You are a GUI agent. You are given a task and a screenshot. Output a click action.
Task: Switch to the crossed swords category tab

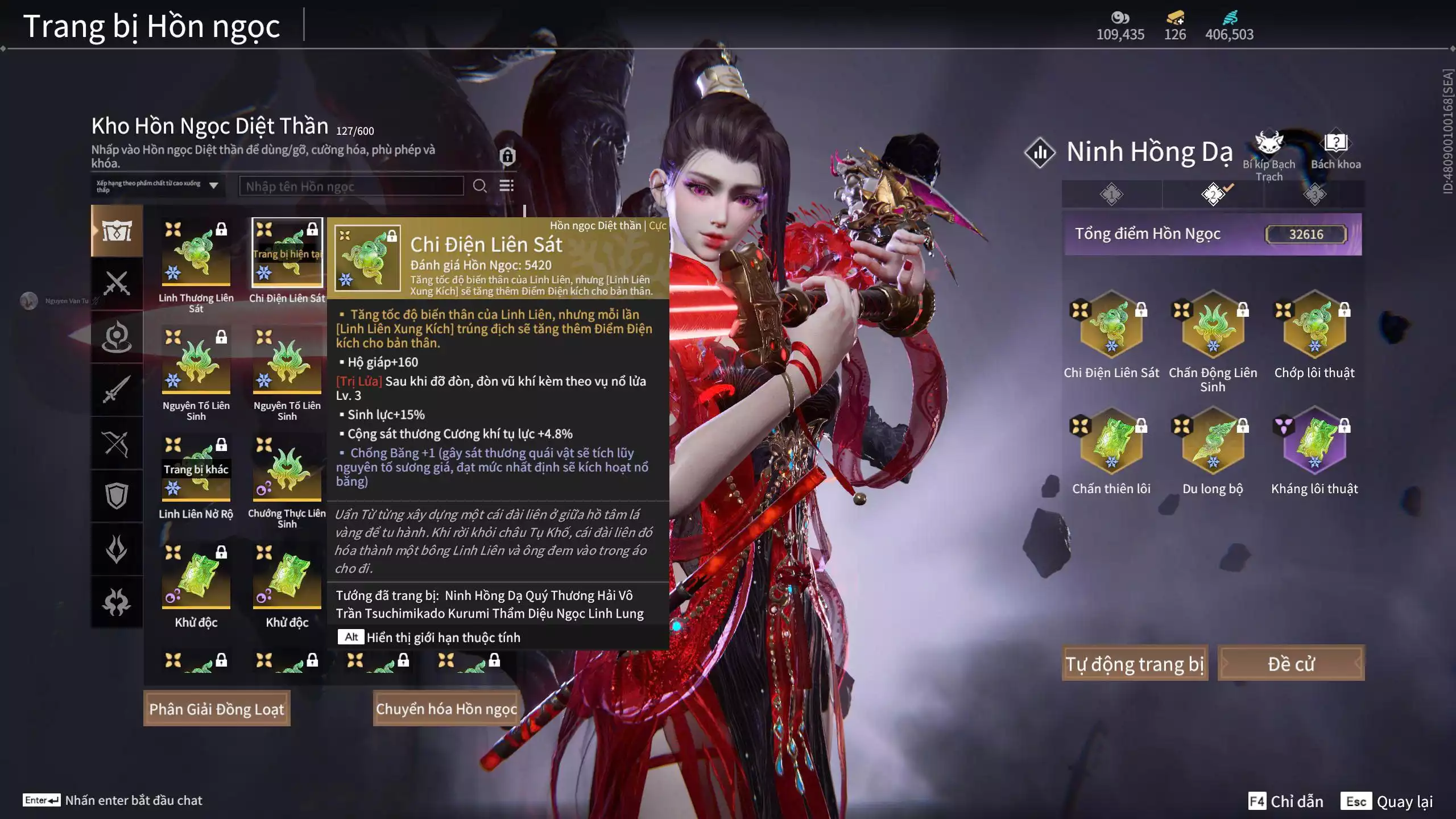pyautogui.click(x=117, y=283)
